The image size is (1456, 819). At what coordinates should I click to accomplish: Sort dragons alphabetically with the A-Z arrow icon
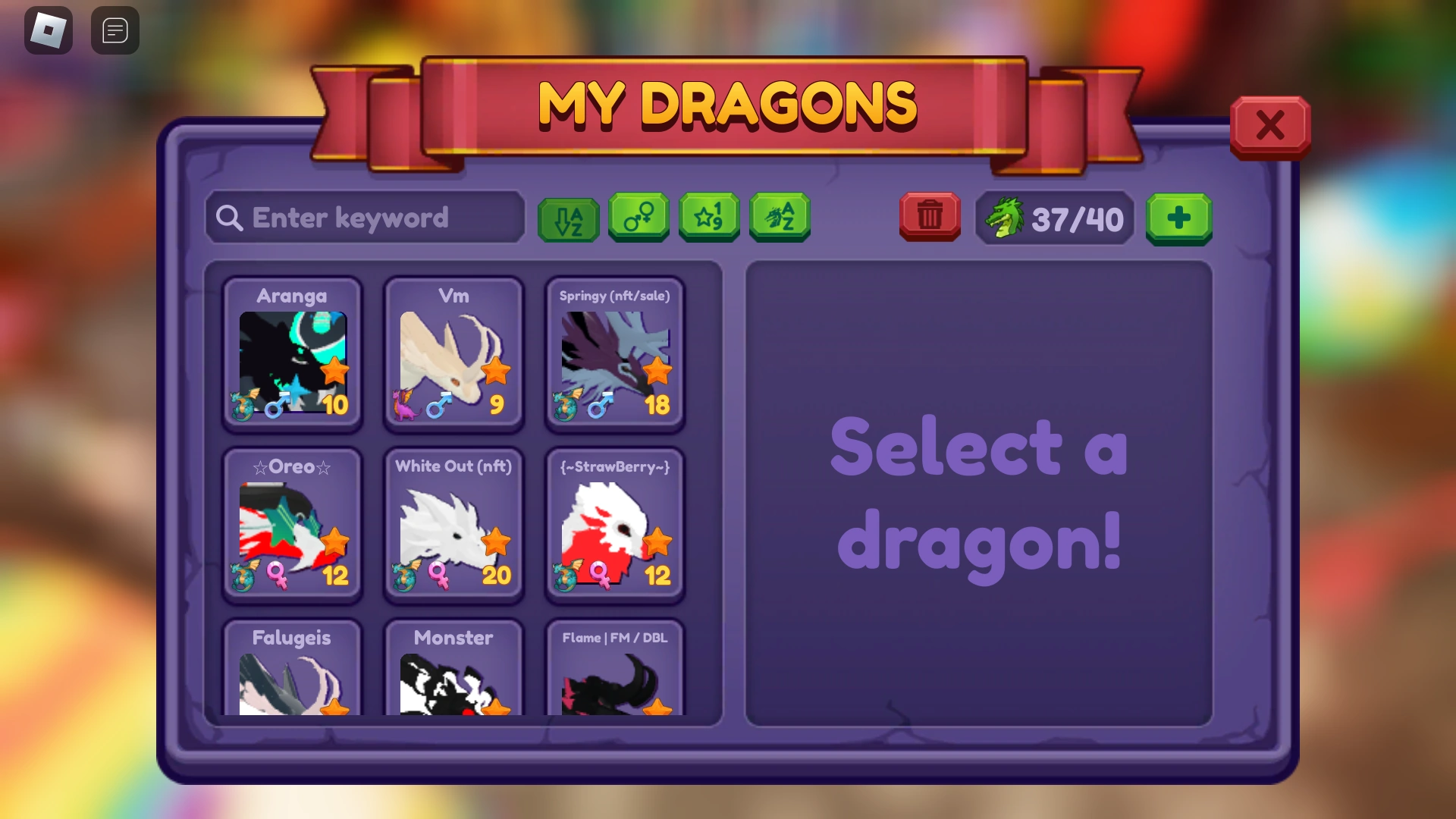pos(567,218)
